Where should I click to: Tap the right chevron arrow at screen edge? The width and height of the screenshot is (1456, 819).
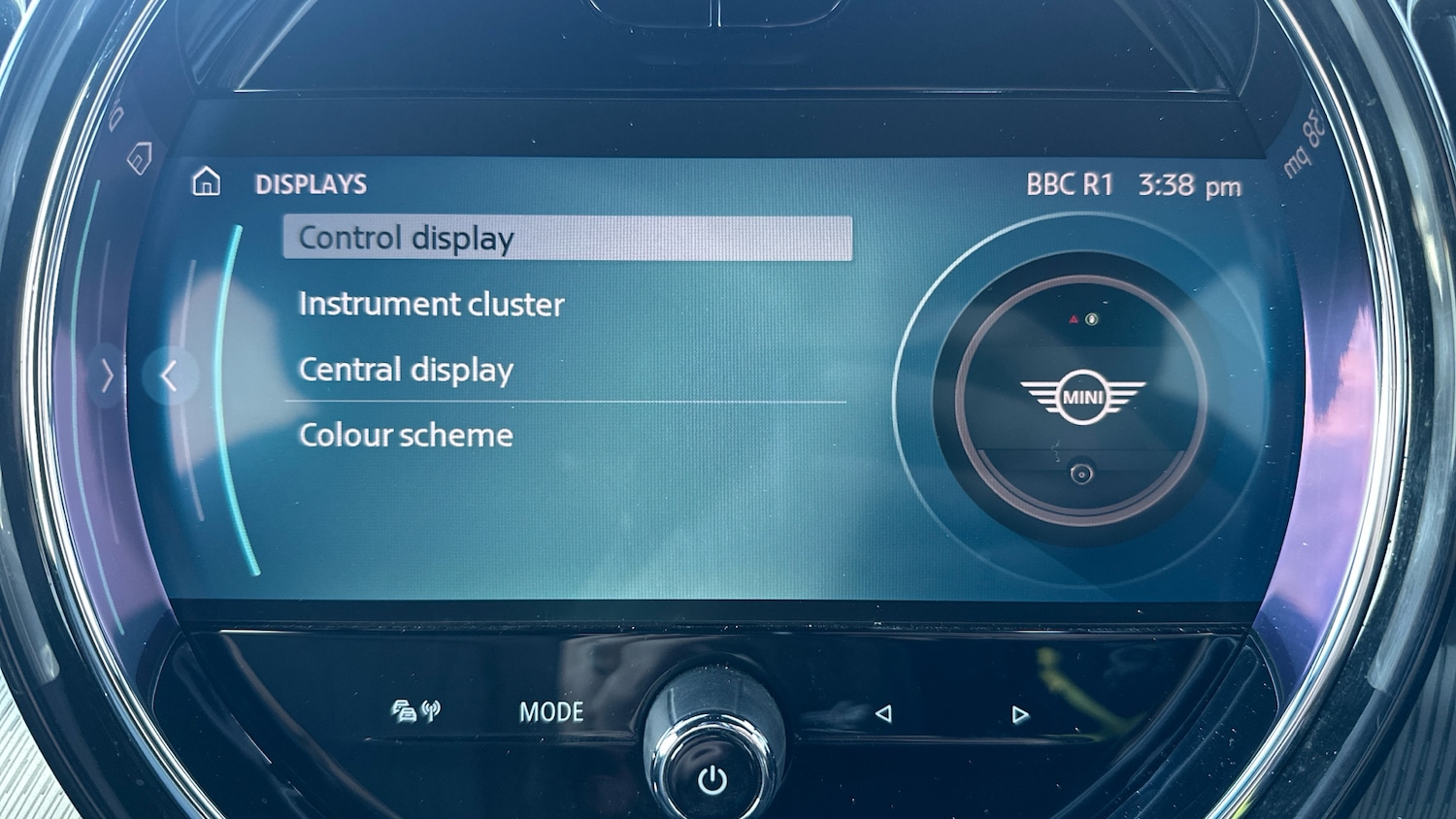click(x=108, y=376)
